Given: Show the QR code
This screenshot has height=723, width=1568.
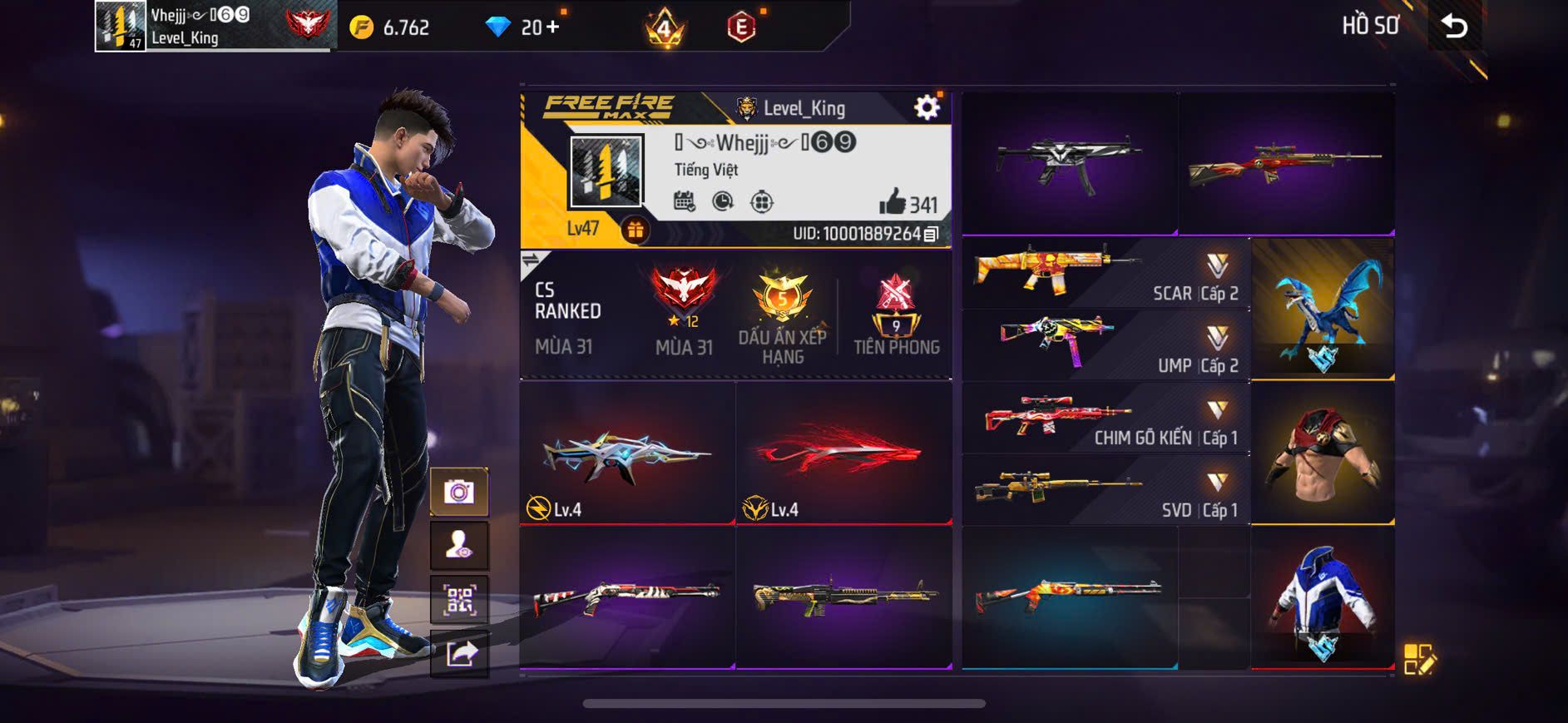Looking at the screenshot, I should tap(458, 600).
